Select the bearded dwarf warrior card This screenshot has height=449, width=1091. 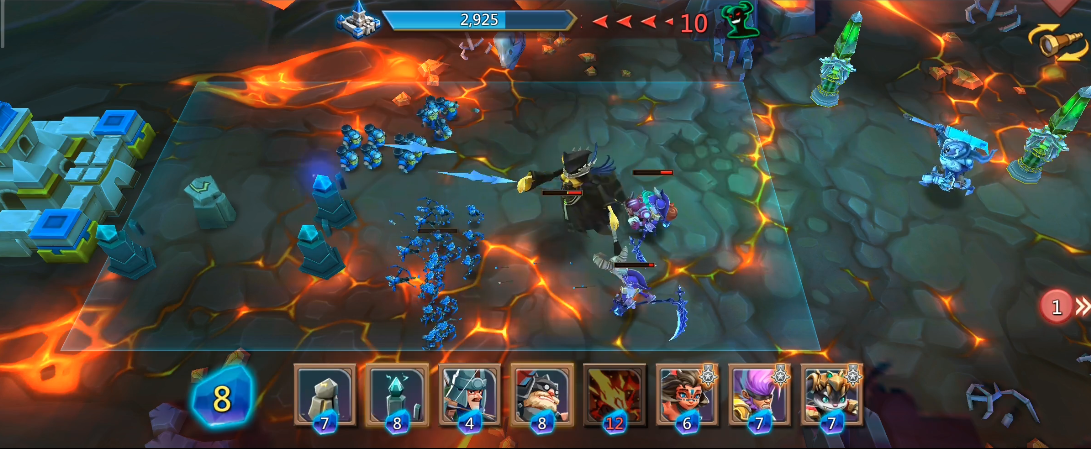(x=541, y=395)
